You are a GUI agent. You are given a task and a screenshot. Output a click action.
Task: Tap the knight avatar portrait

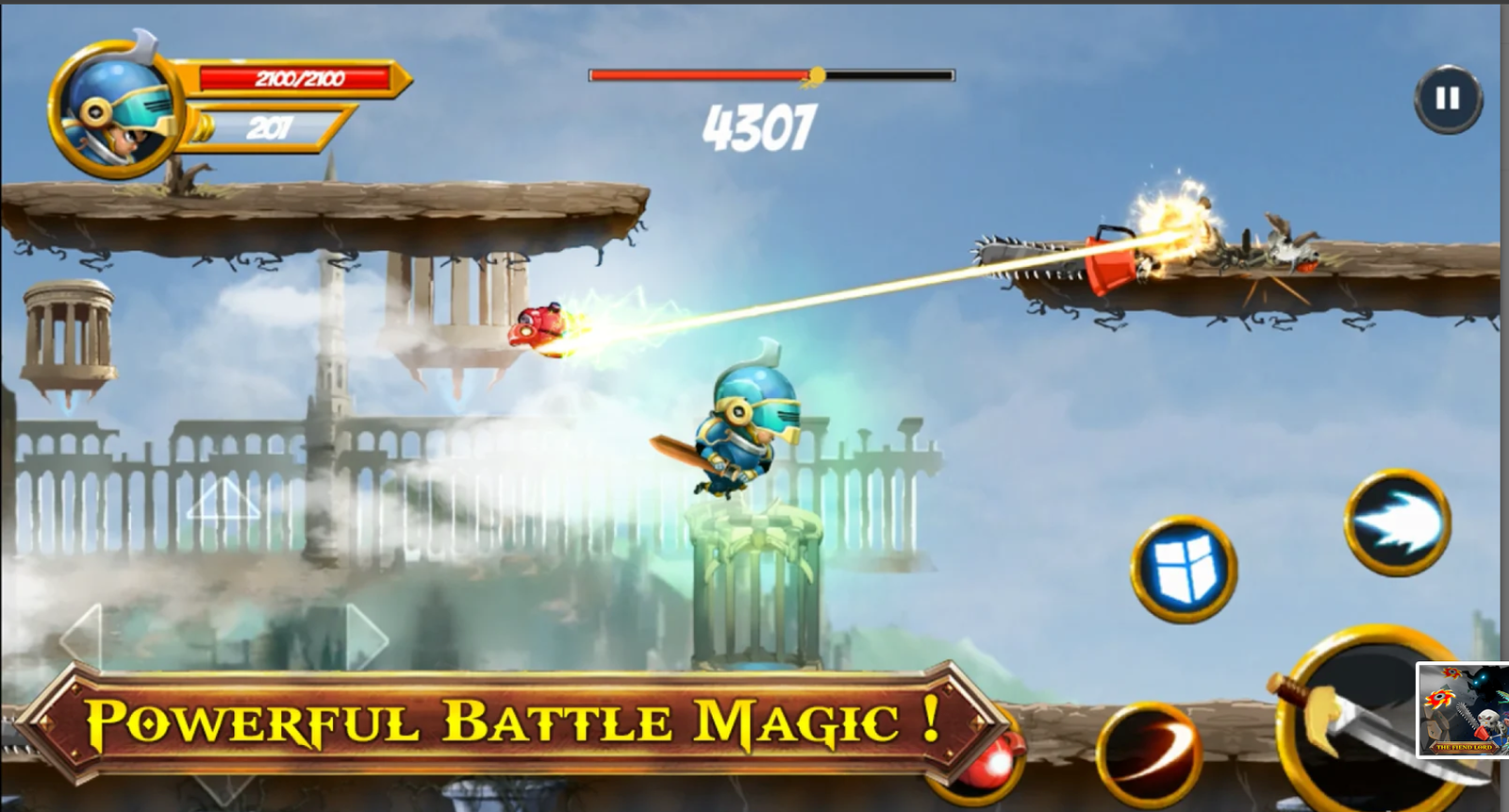(x=113, y=104)
